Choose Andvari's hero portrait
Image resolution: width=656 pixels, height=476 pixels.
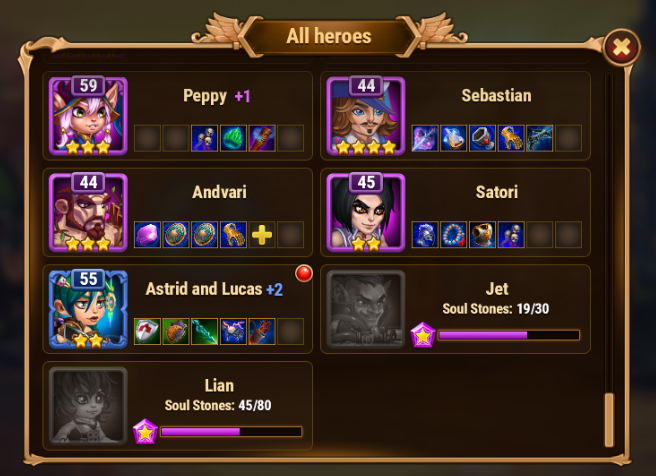(x=88, y=212)
